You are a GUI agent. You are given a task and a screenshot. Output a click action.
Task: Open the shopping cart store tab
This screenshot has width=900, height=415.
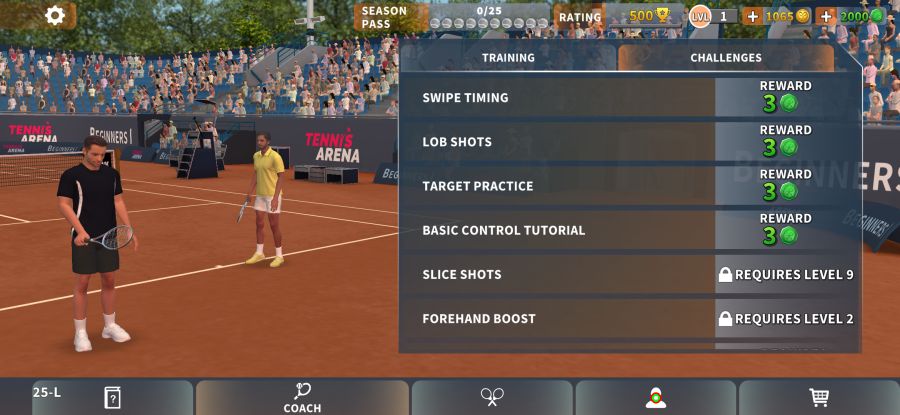tap(819, 397)
